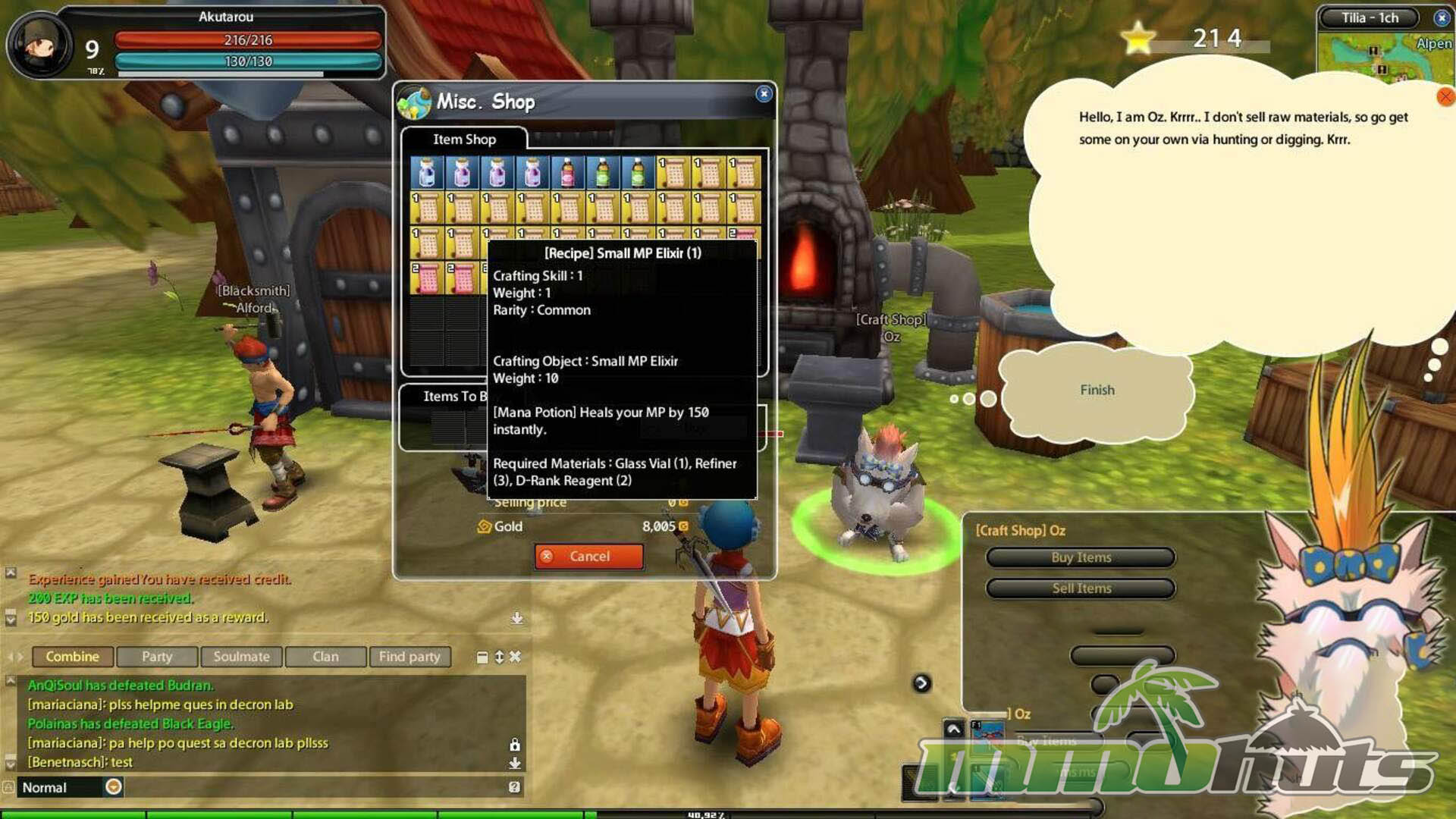
Task: Close Oz's speech bubble
Action: [1445, 97]
